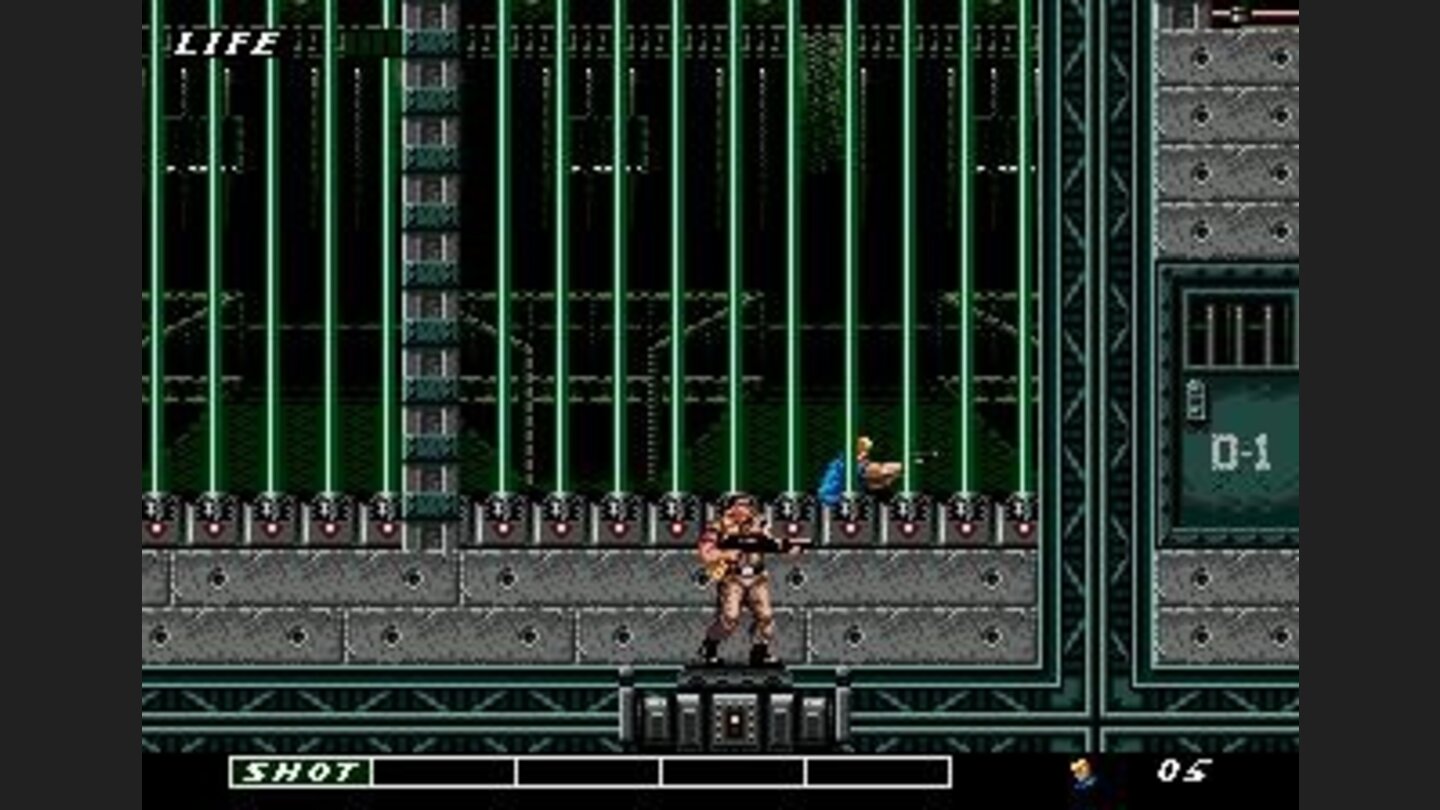Select the LIFE label in the HUD
The image size is (1440, 810).
[x=225, y=45]
